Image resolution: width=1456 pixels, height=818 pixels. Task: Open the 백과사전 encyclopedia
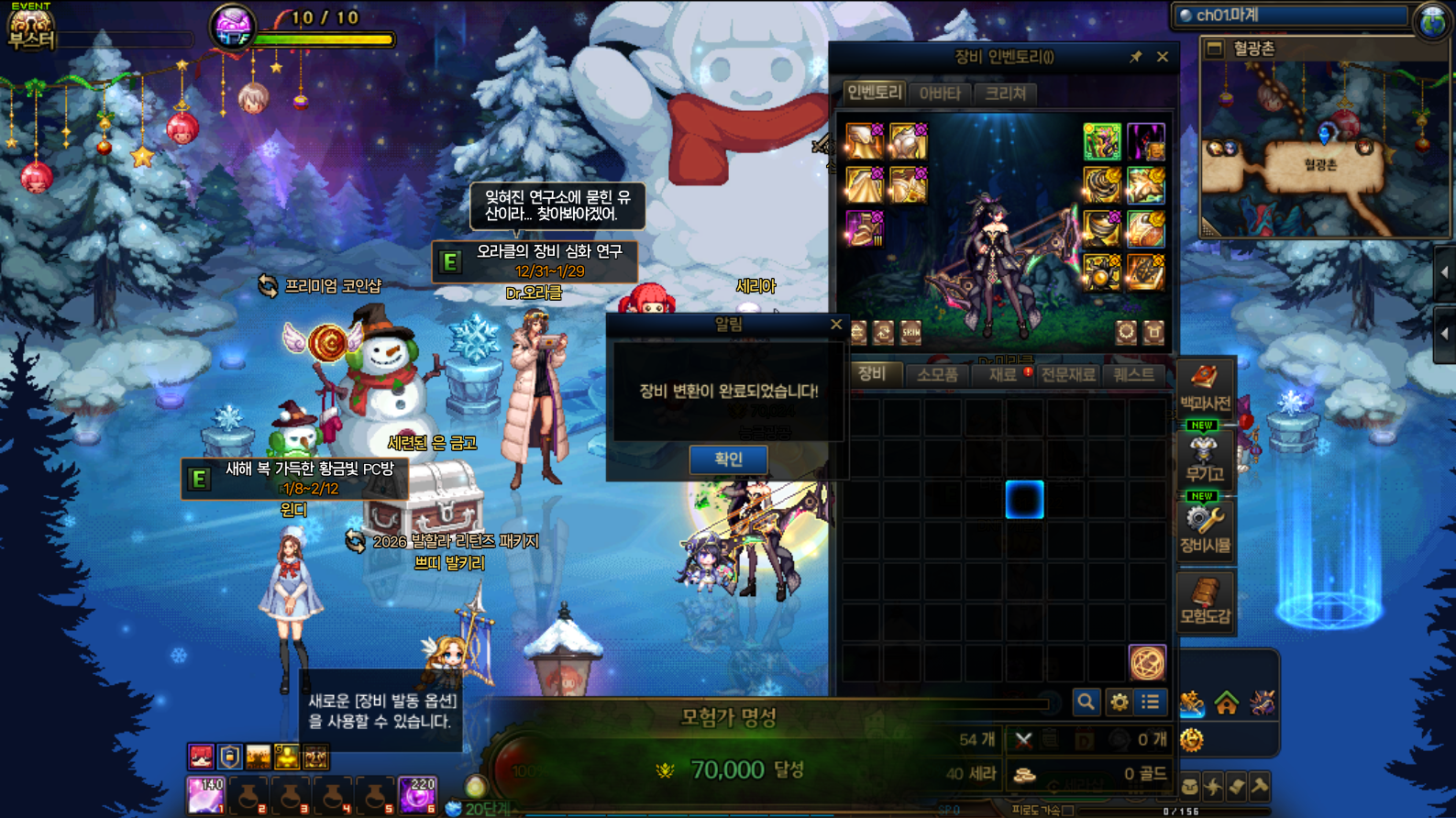pos(1205,388)
